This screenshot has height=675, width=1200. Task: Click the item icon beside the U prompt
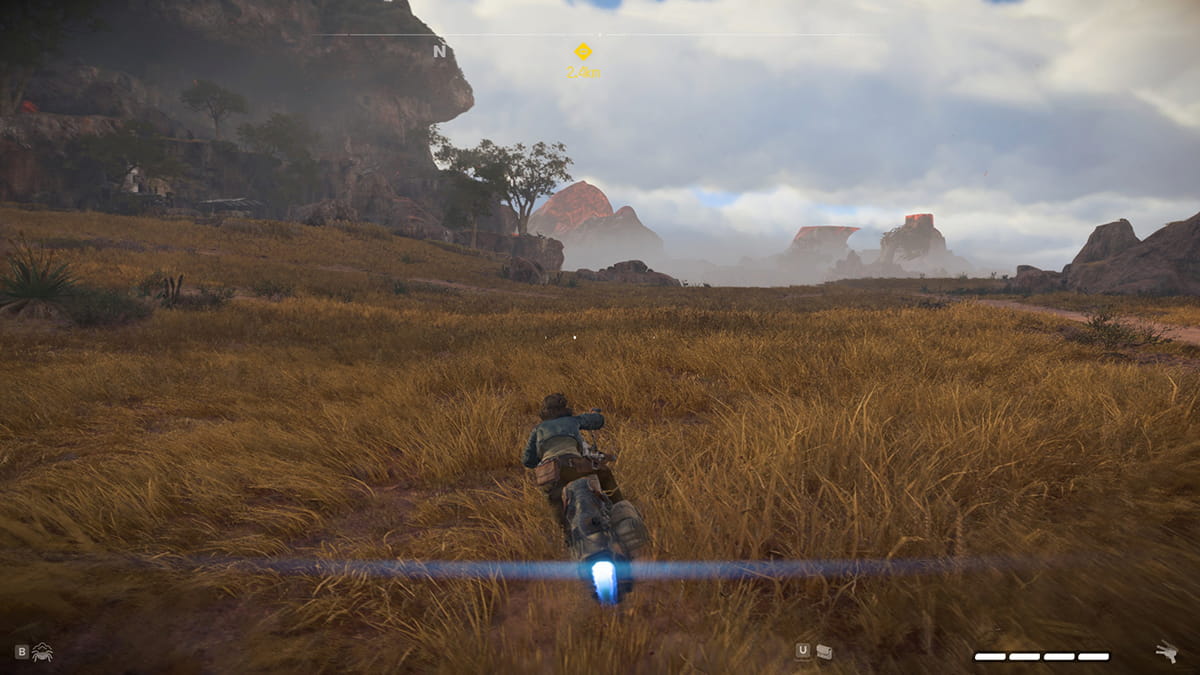pos(824,652)
